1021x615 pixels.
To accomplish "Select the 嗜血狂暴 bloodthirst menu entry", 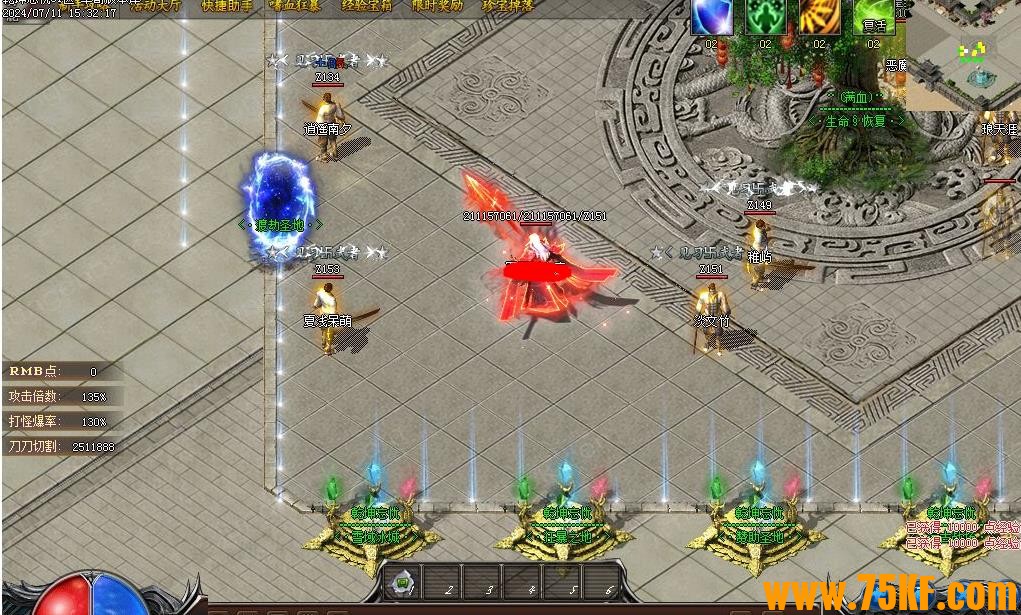I will tap(295, 6).
